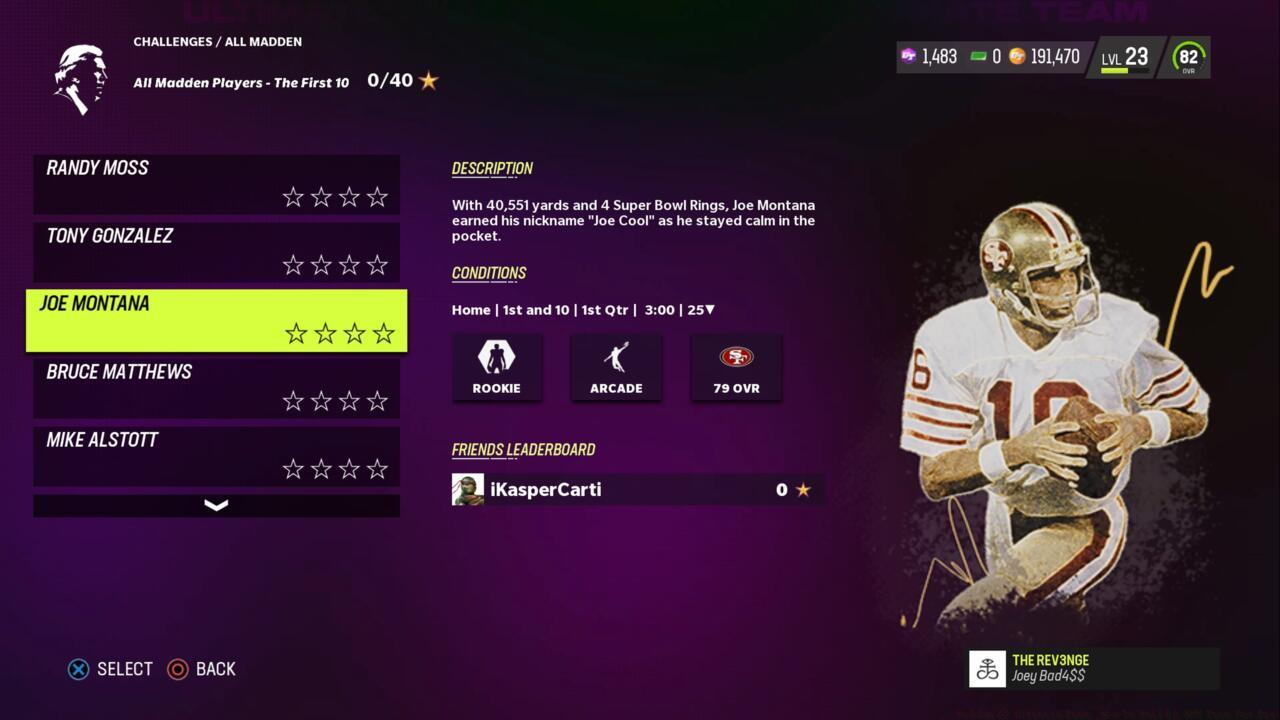Click the Rookie difficulty tile
The height and width of the screenshot is (720, 1280).
point(497,367)
